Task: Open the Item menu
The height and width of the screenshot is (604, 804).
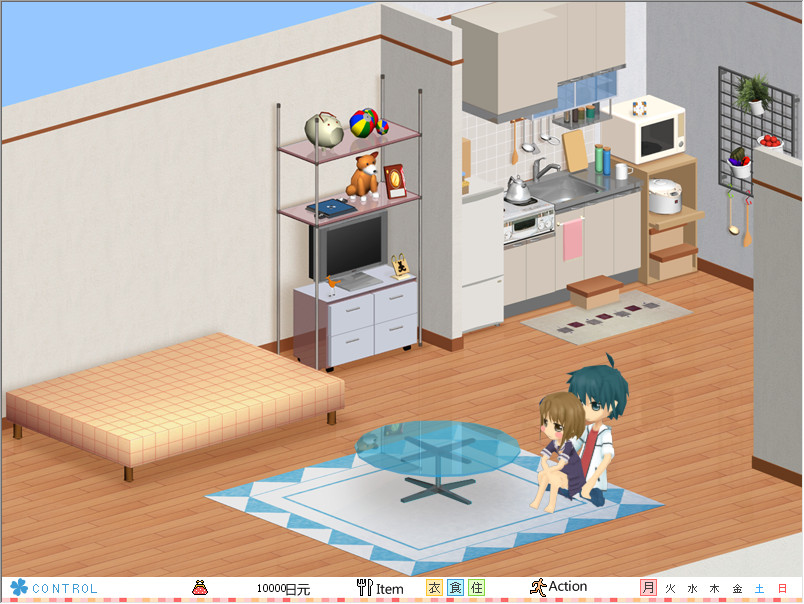Action: click(380, 588)
